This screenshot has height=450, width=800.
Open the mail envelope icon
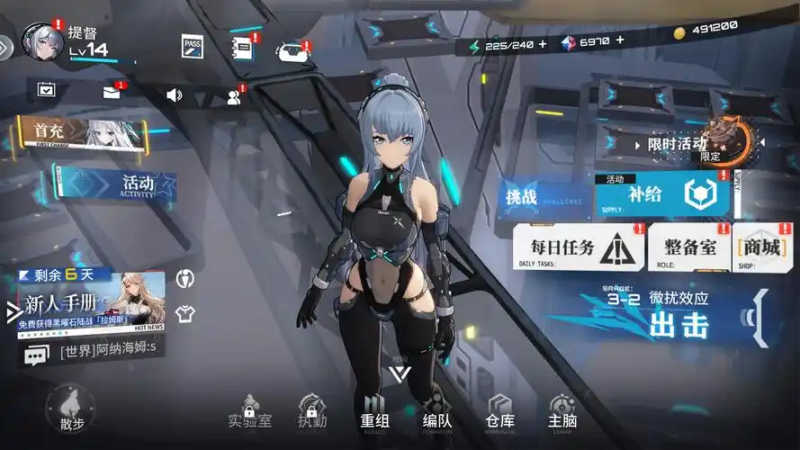pos(111,92)
